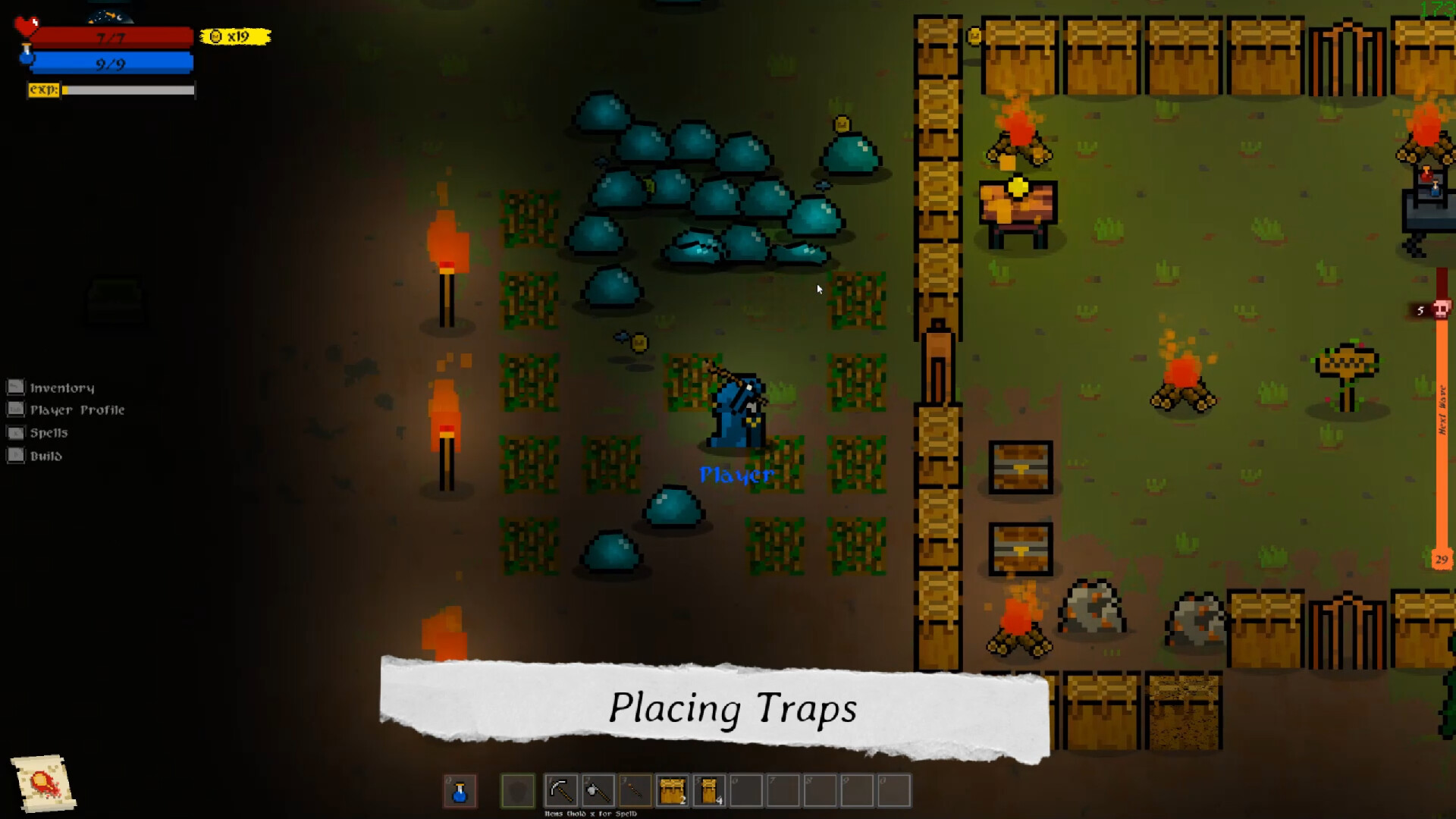1456x819 pixels.
Task: Open the Spells menu
Action: [x=49, y=432]
